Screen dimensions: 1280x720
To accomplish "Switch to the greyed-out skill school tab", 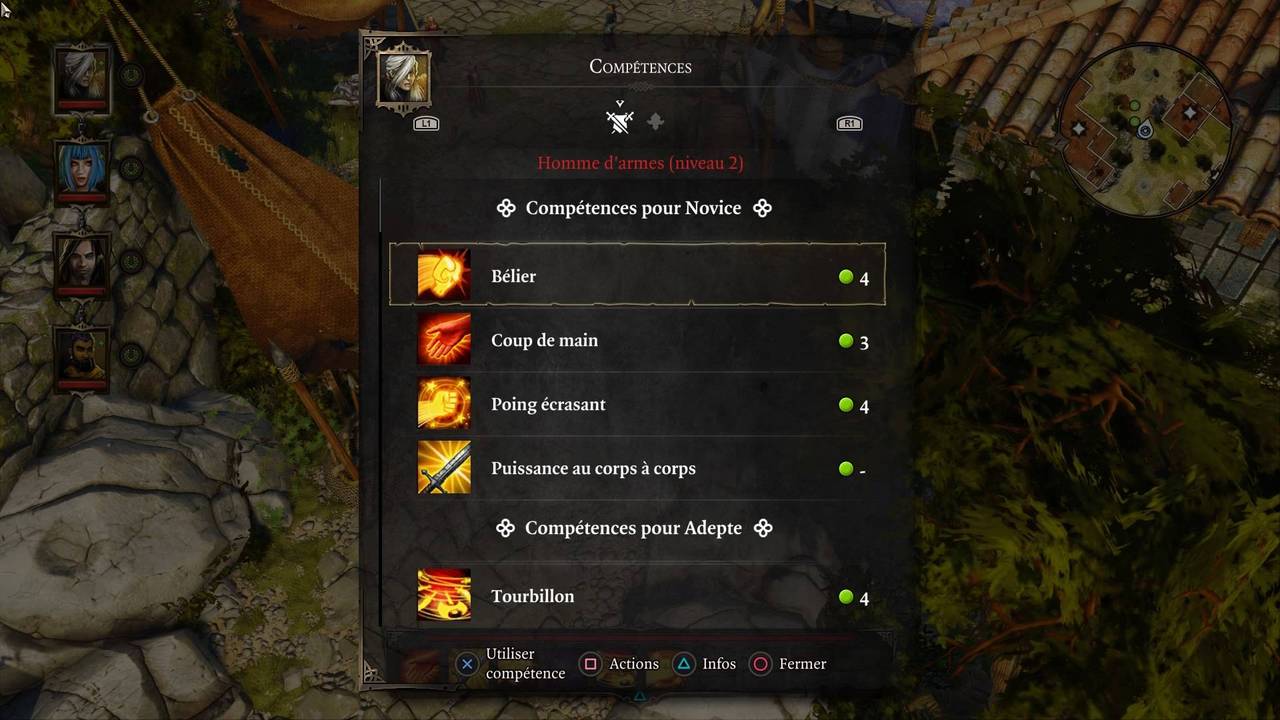I will pyautogui.click(x=655, y=122).
